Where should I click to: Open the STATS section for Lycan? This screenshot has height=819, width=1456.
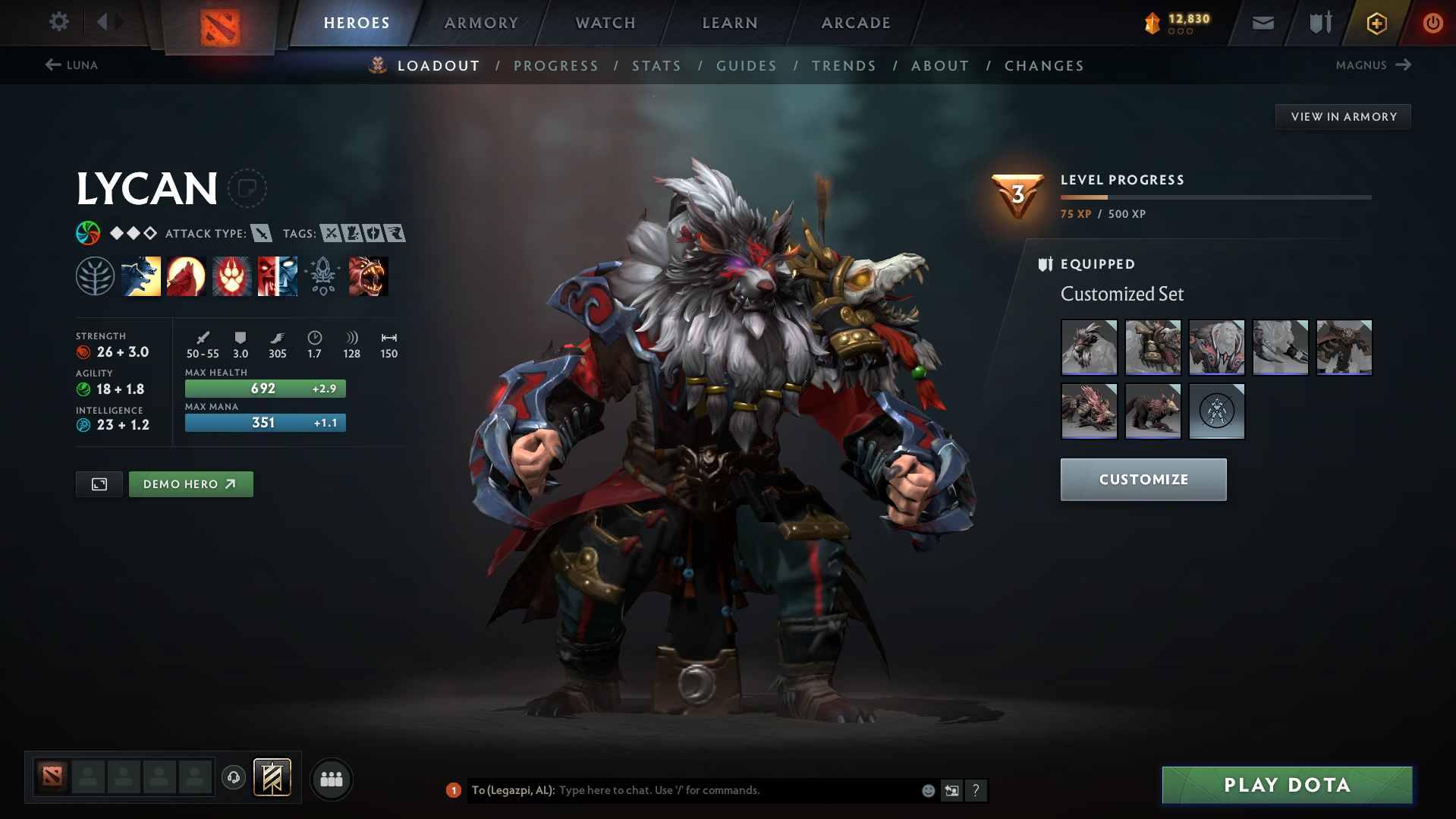(656, 66)
